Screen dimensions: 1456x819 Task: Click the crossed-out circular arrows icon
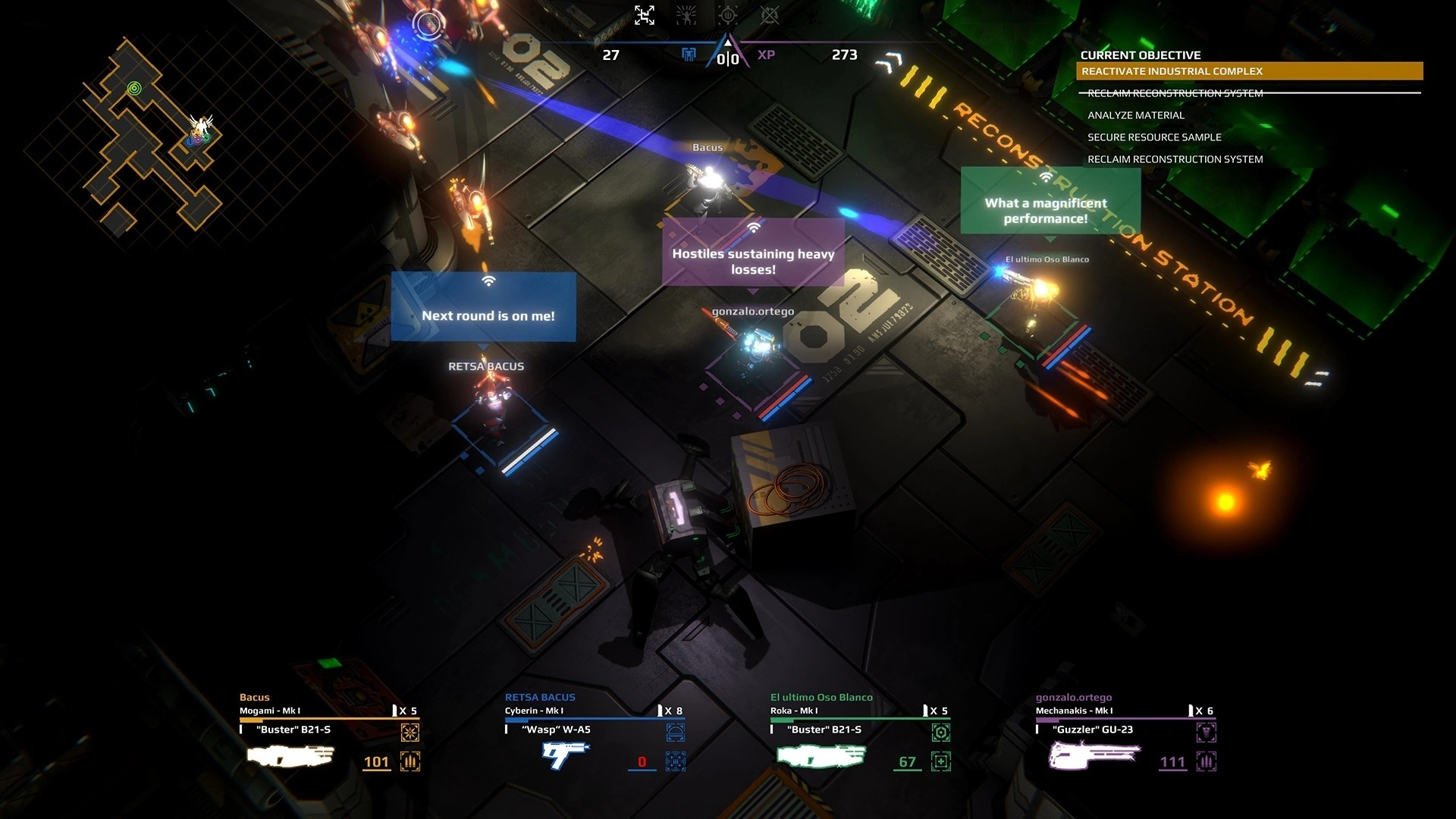pos(770,15)
